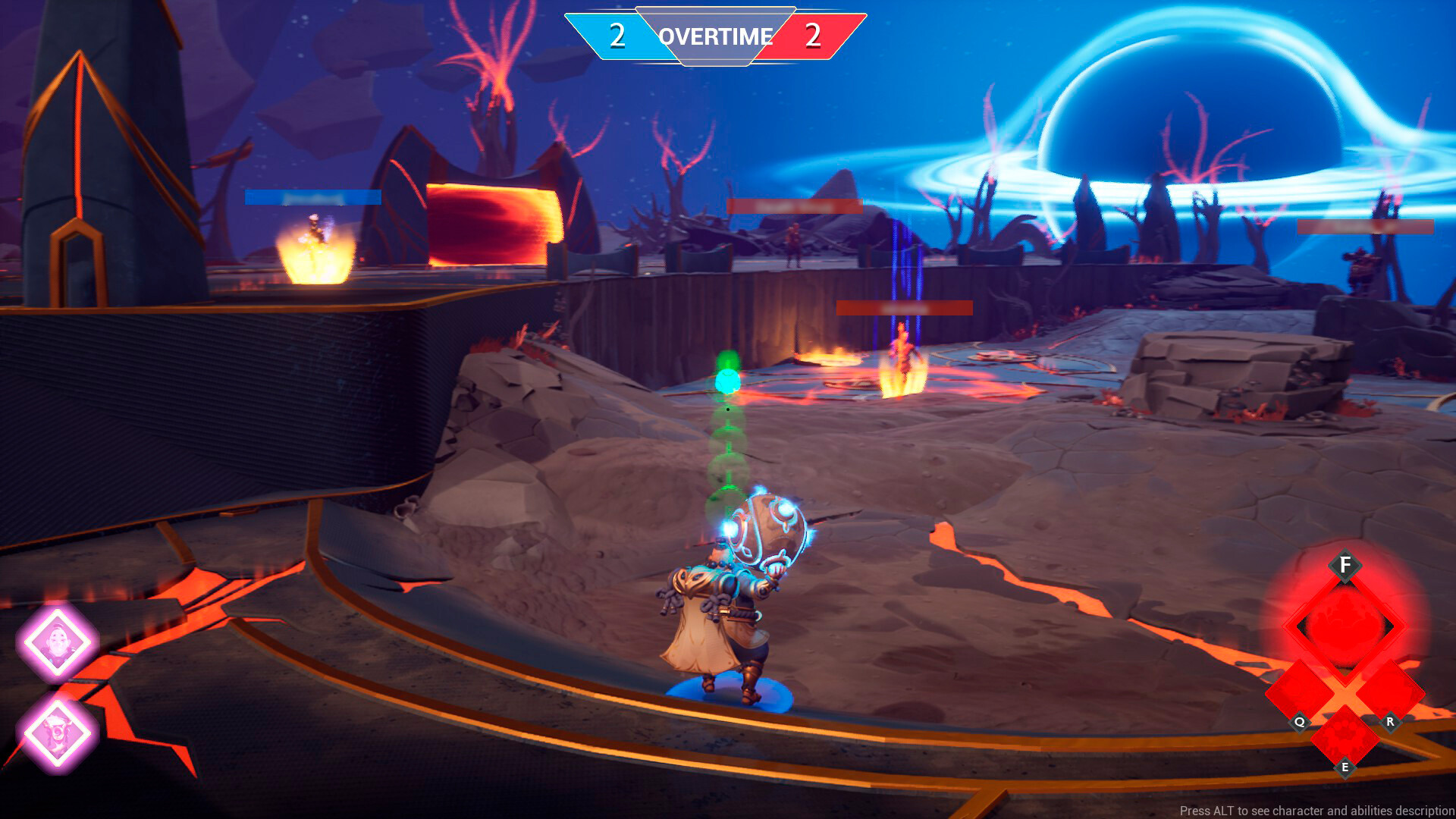The height and width of the screenshot is (819, 1456).
Task: Click the red enemy health bar
Action: click(x=904, y=308)
